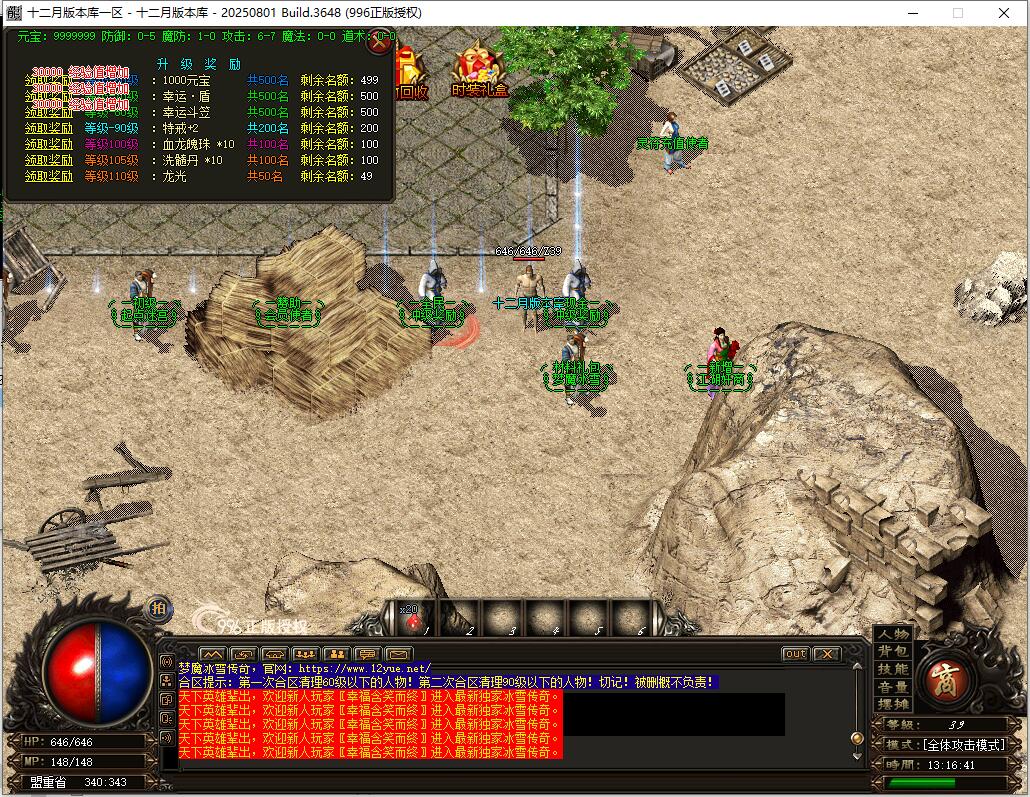Viewport: 1030px width, 797px height.
Task: Claim the level 90 特戒 reward
Action: coord(49,128)
